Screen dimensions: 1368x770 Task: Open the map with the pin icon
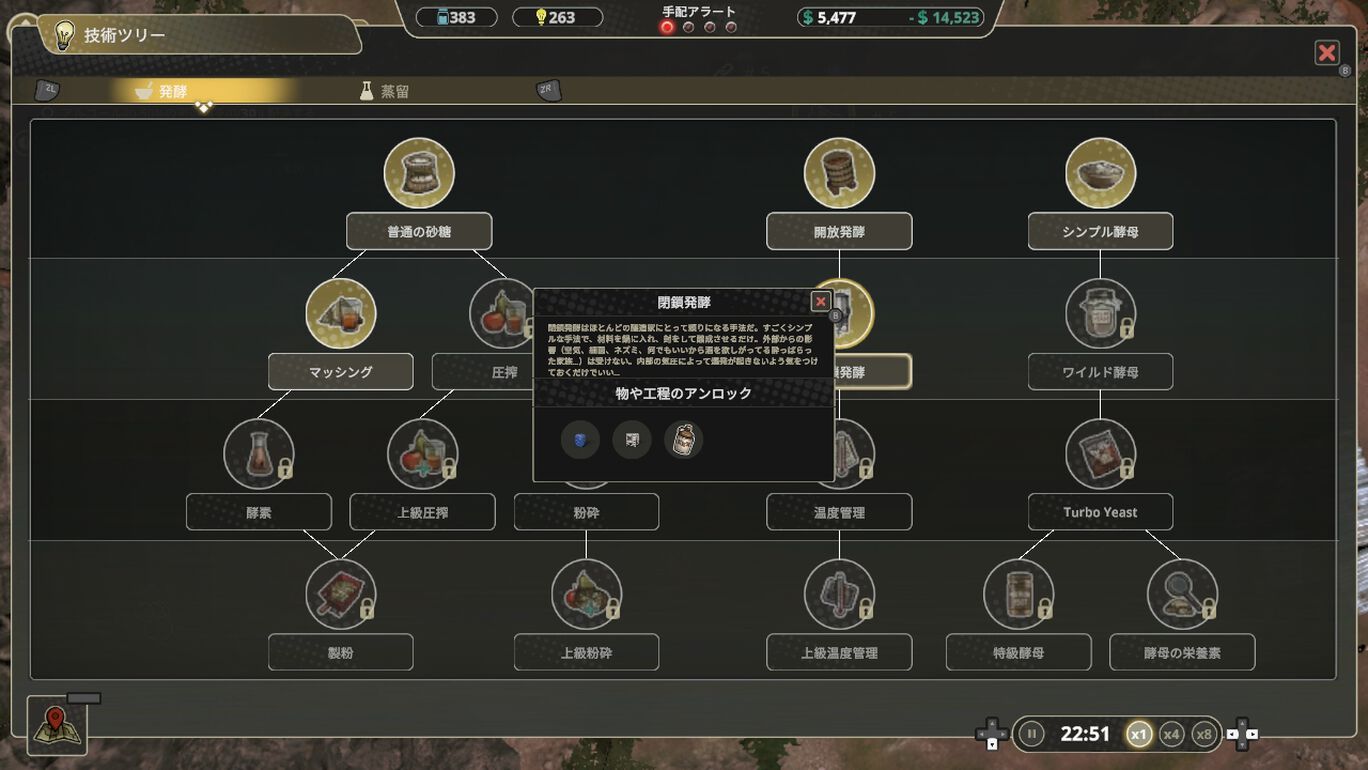(x=57, y=725)
